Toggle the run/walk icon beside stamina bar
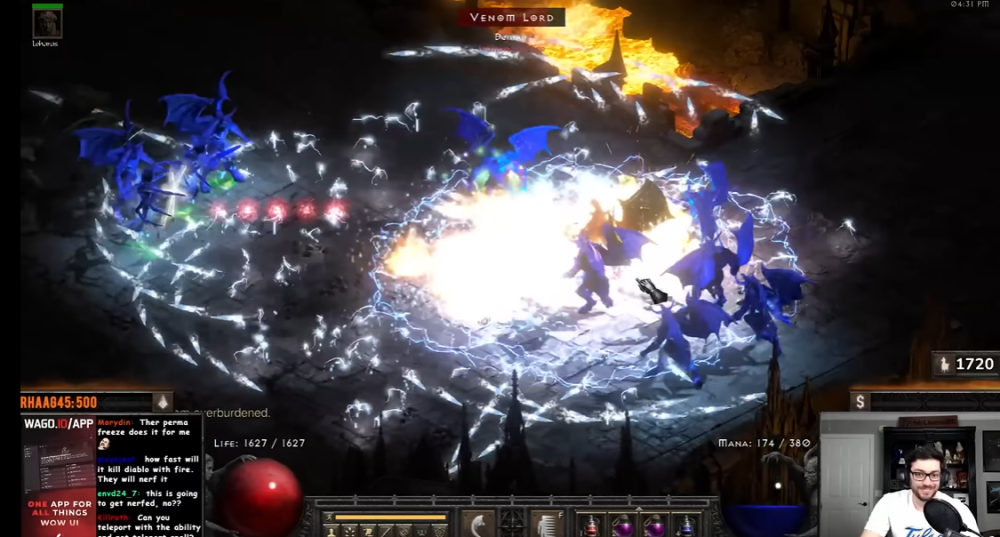1000x537 pixels. 328,518
